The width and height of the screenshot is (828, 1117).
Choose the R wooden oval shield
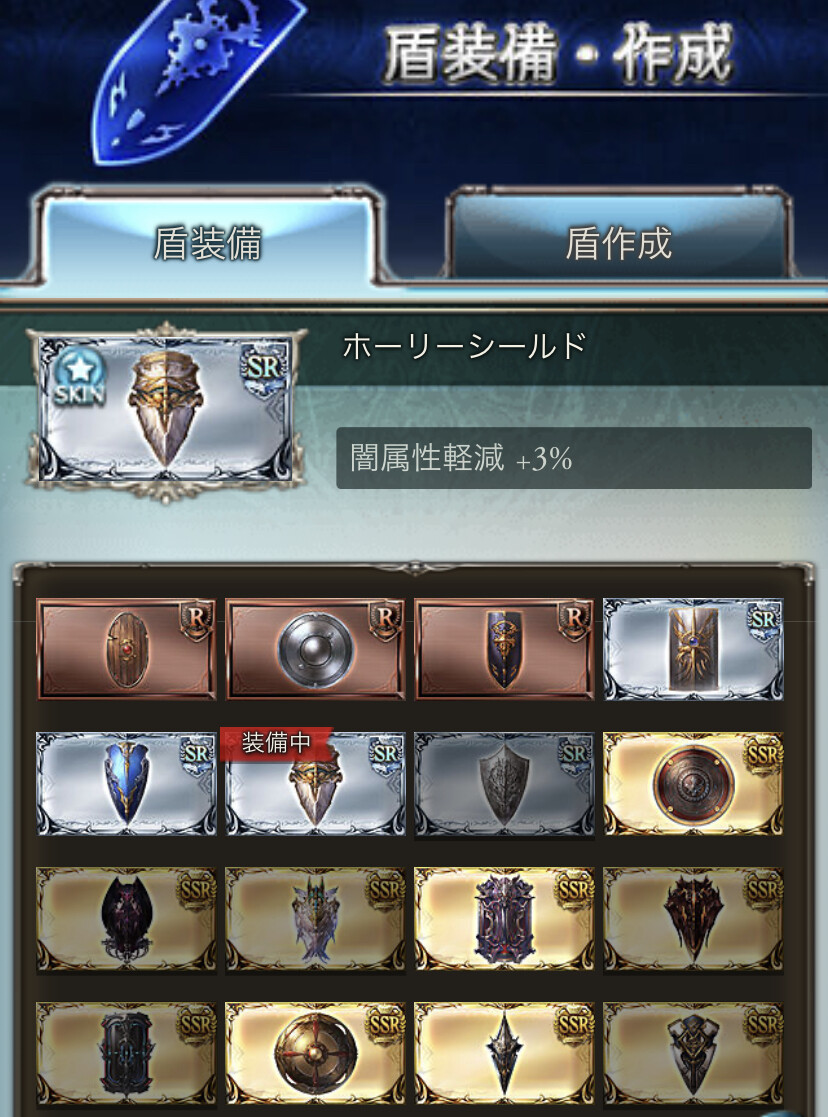point(126,648)
